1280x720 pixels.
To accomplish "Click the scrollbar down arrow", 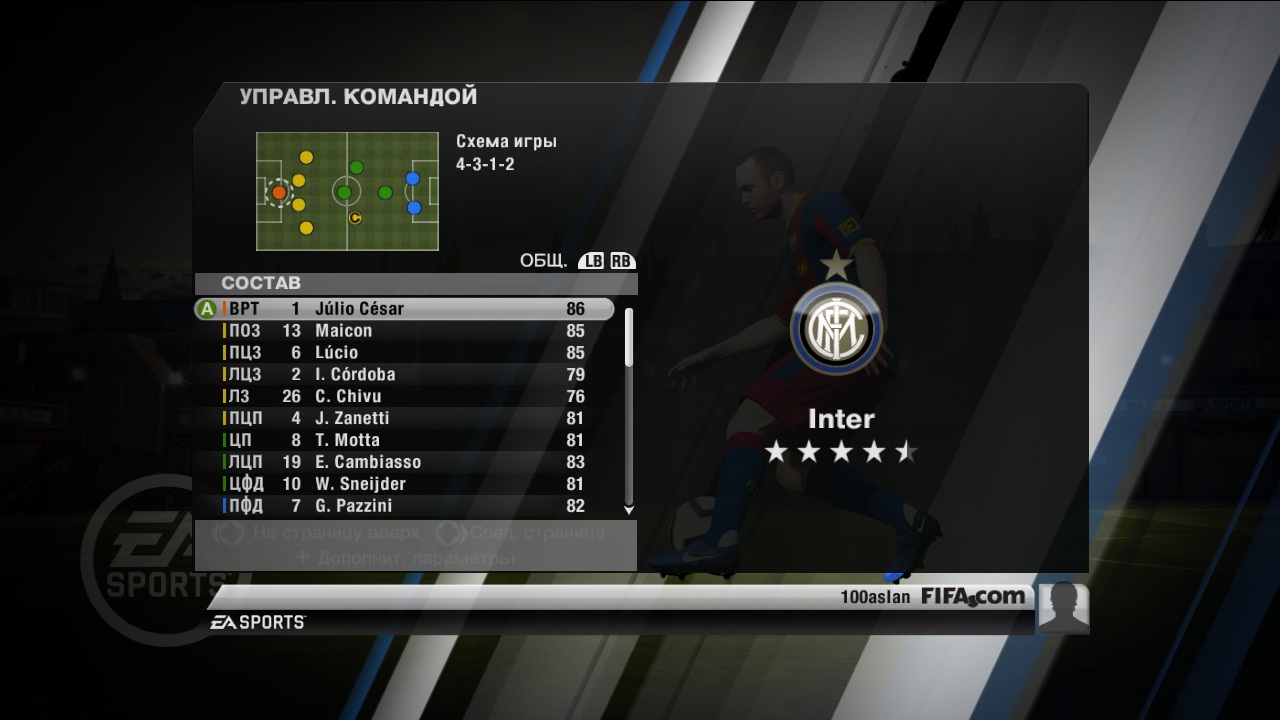I will pyautogui.click(x=629, y=510).
